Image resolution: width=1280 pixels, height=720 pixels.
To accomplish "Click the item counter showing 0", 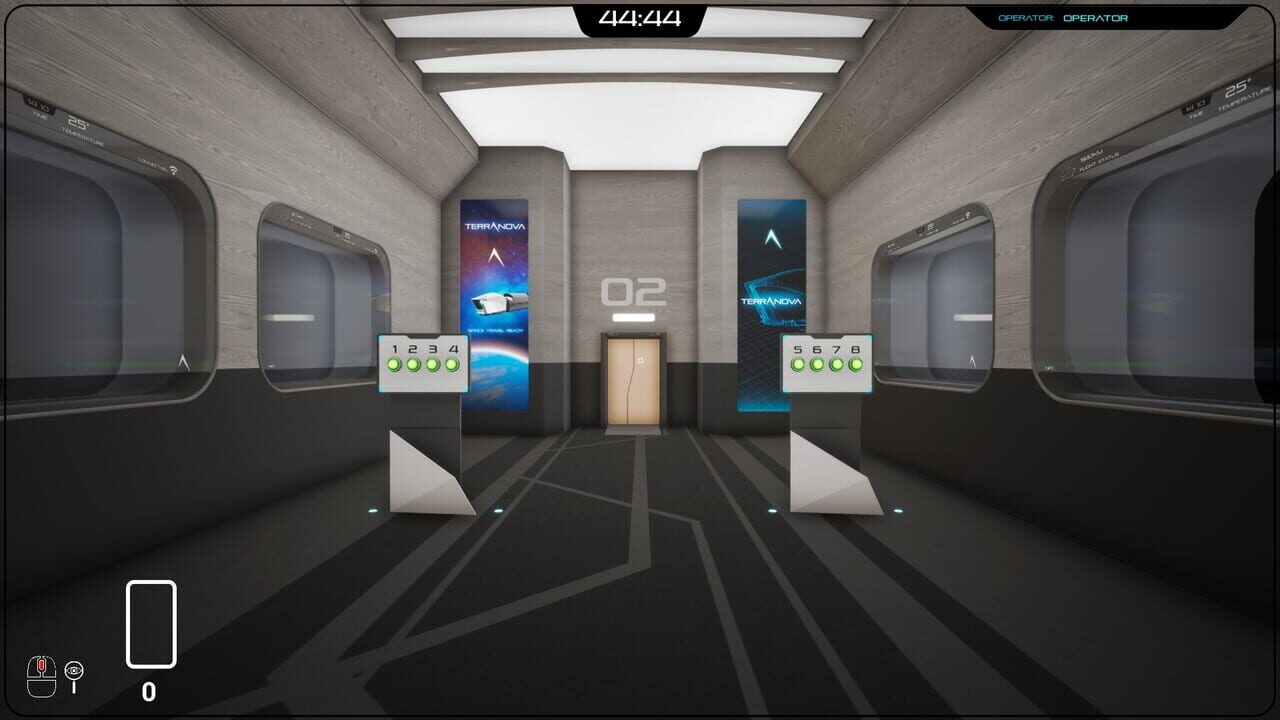I will 150,692.
